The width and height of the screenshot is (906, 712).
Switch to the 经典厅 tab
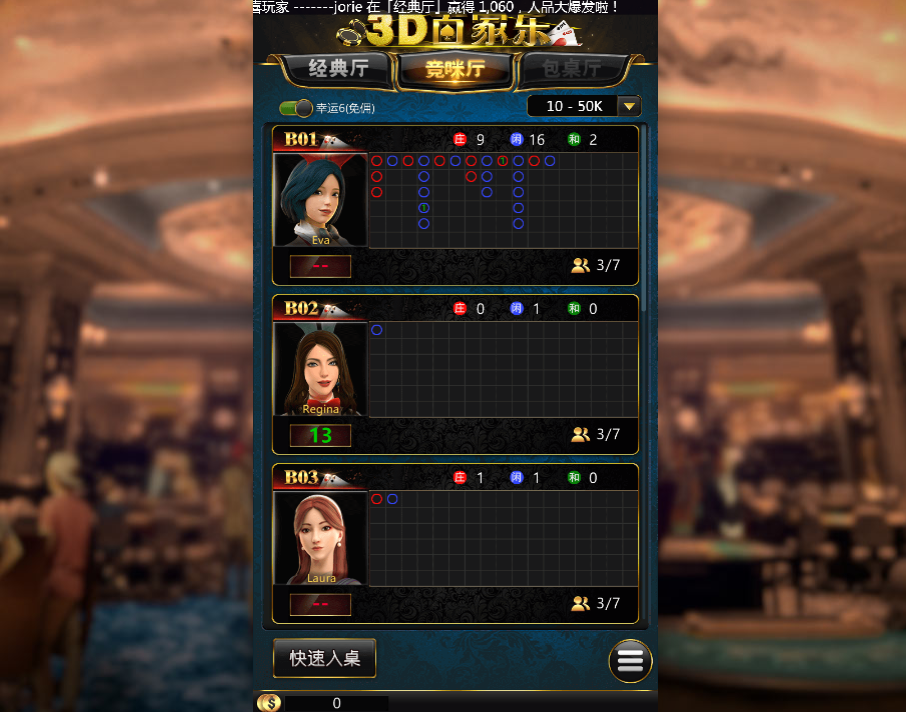(x=338, y=69)
